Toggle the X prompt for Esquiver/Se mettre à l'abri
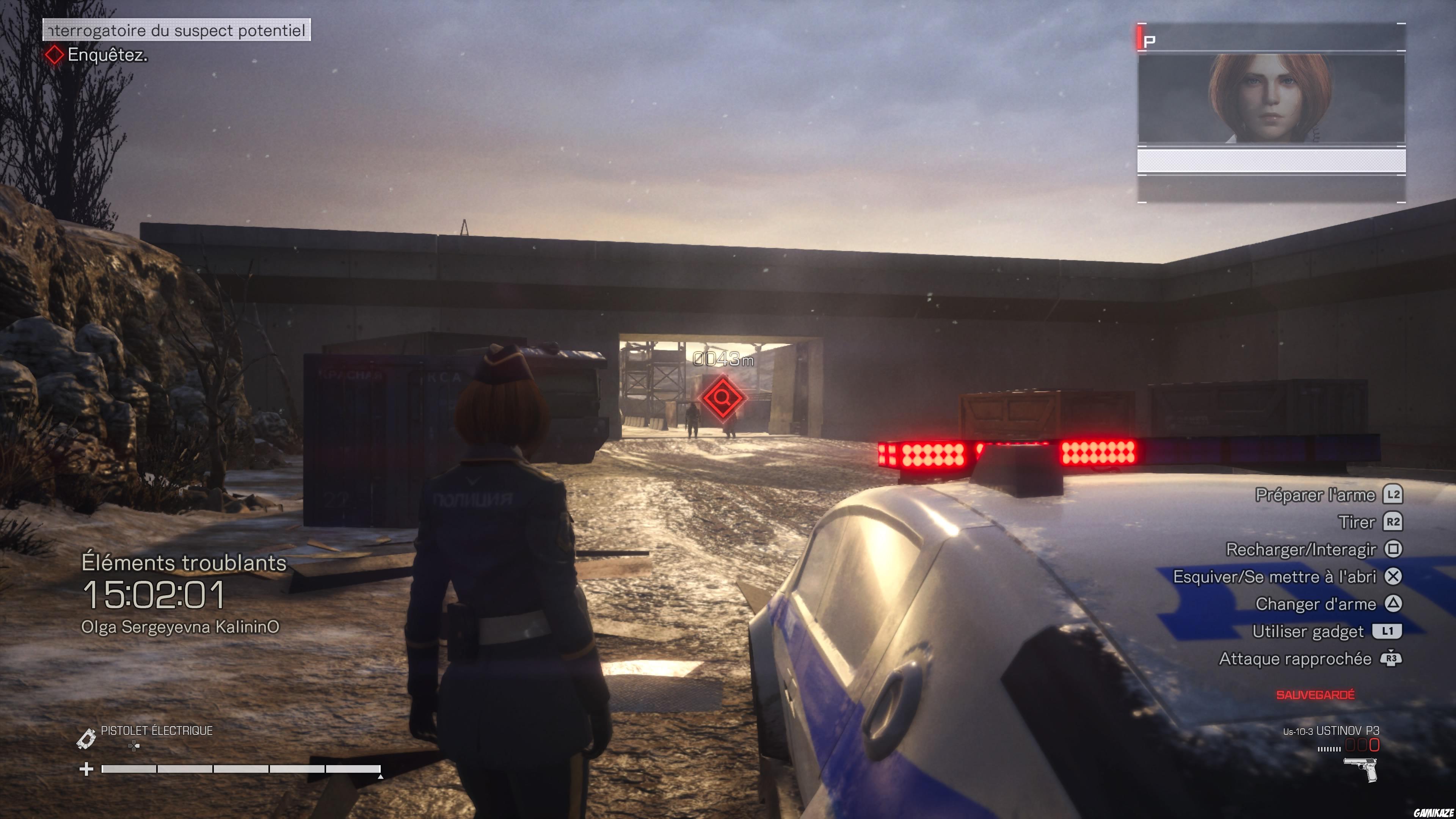Screen dimensions: 1456x819 [1393, 576]
